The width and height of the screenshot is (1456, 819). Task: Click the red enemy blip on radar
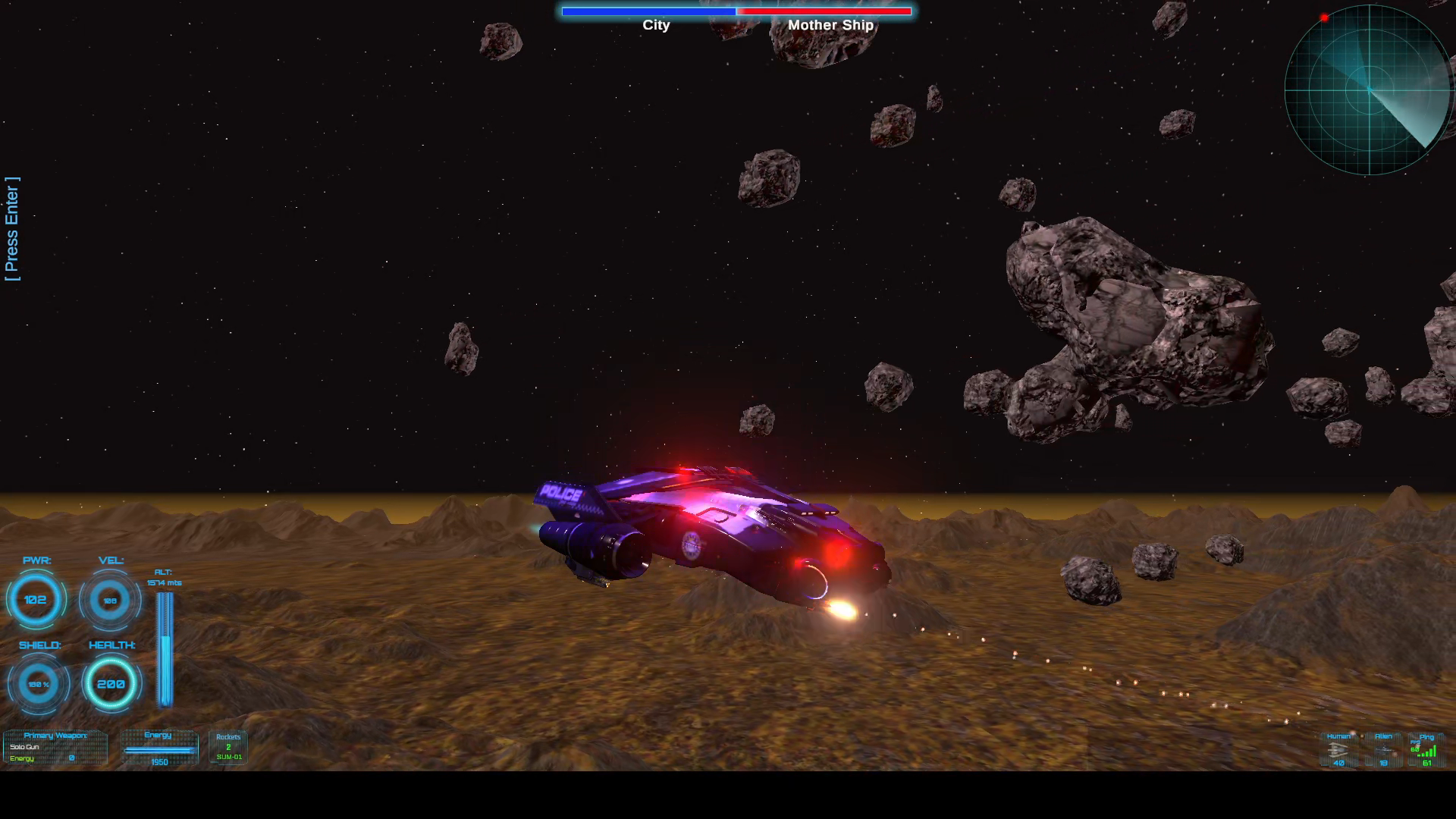coord(1324,17)
